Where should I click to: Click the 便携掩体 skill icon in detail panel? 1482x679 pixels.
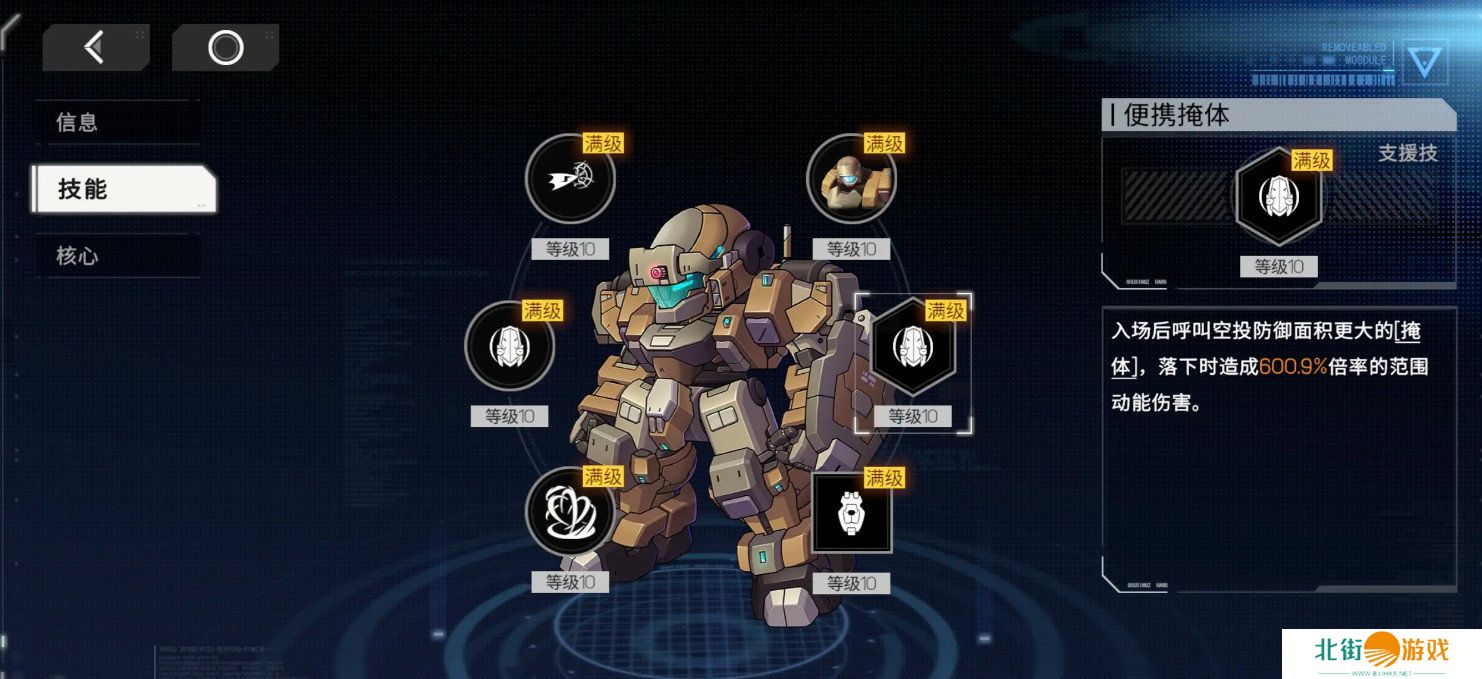point(1278,194)
